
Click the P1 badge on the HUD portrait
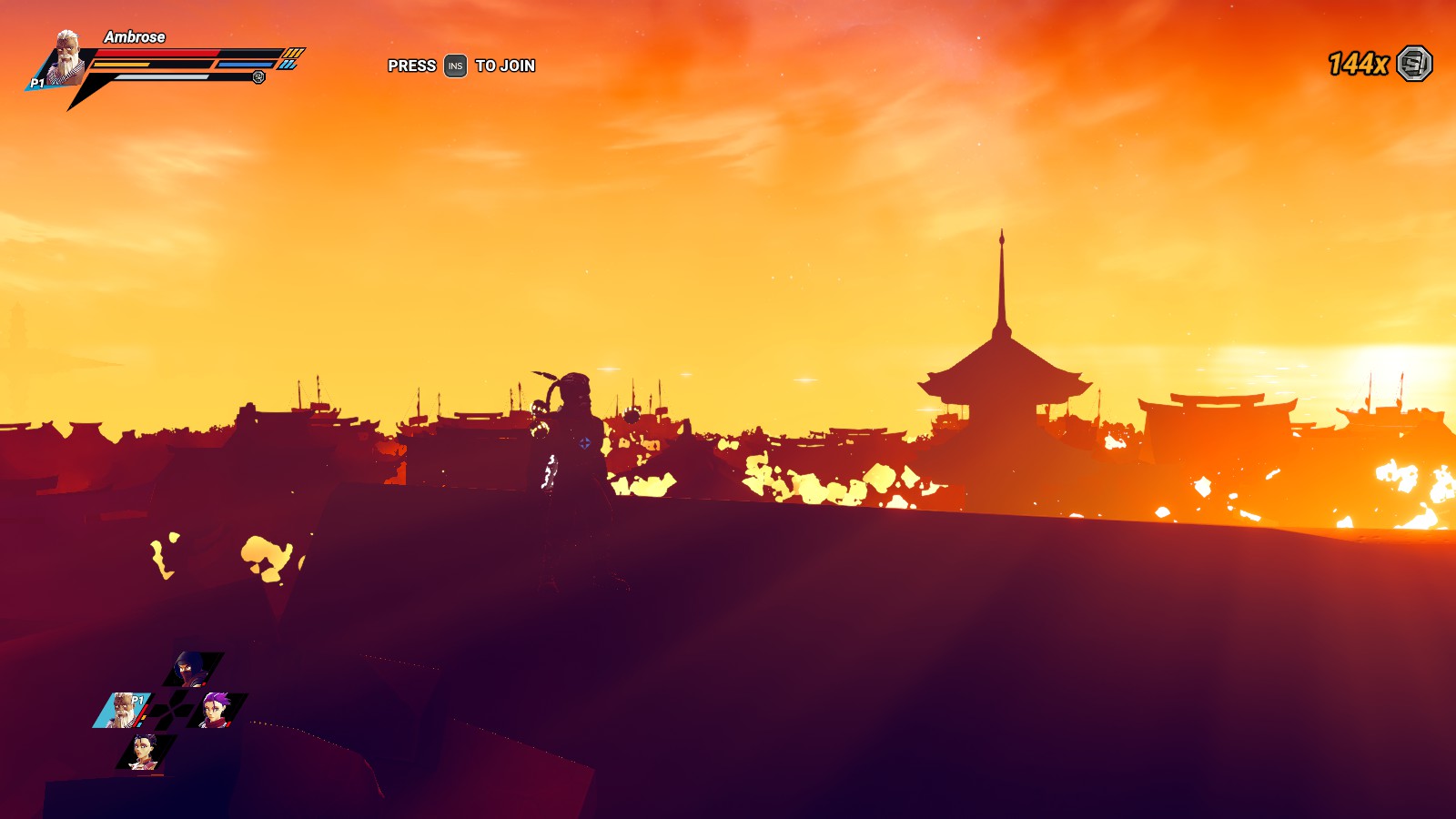tap(37, 82)
